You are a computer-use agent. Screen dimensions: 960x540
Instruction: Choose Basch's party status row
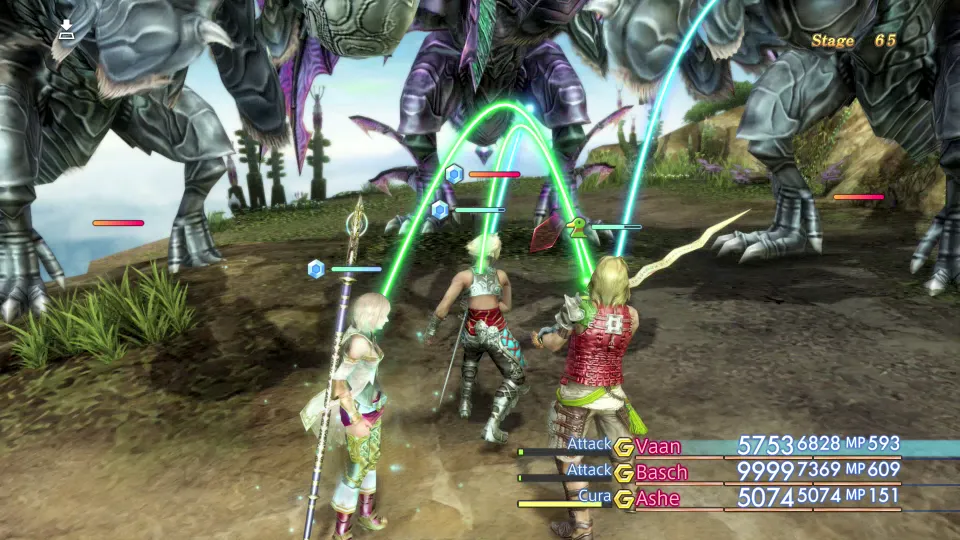coord(661,472)
